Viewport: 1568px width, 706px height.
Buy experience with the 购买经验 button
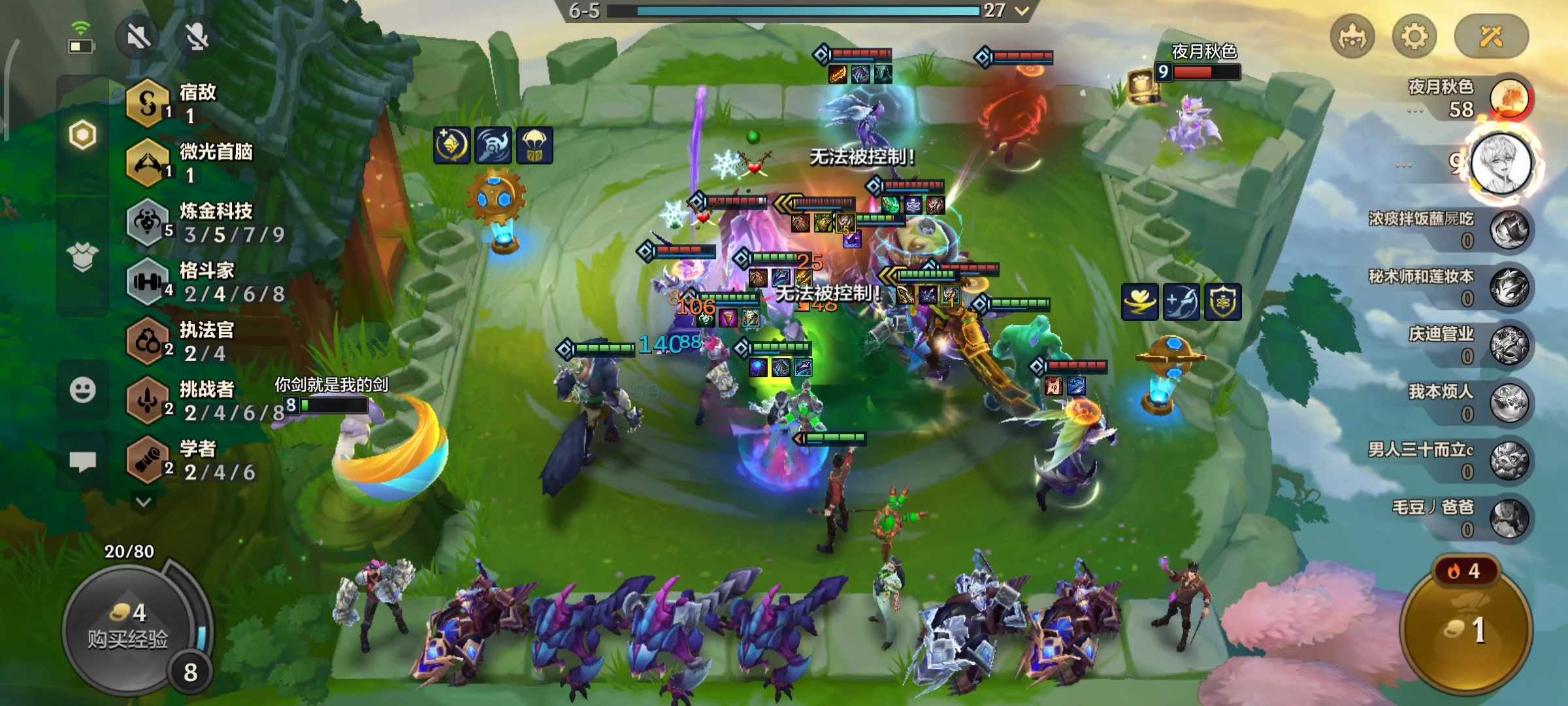coord(129,626)
